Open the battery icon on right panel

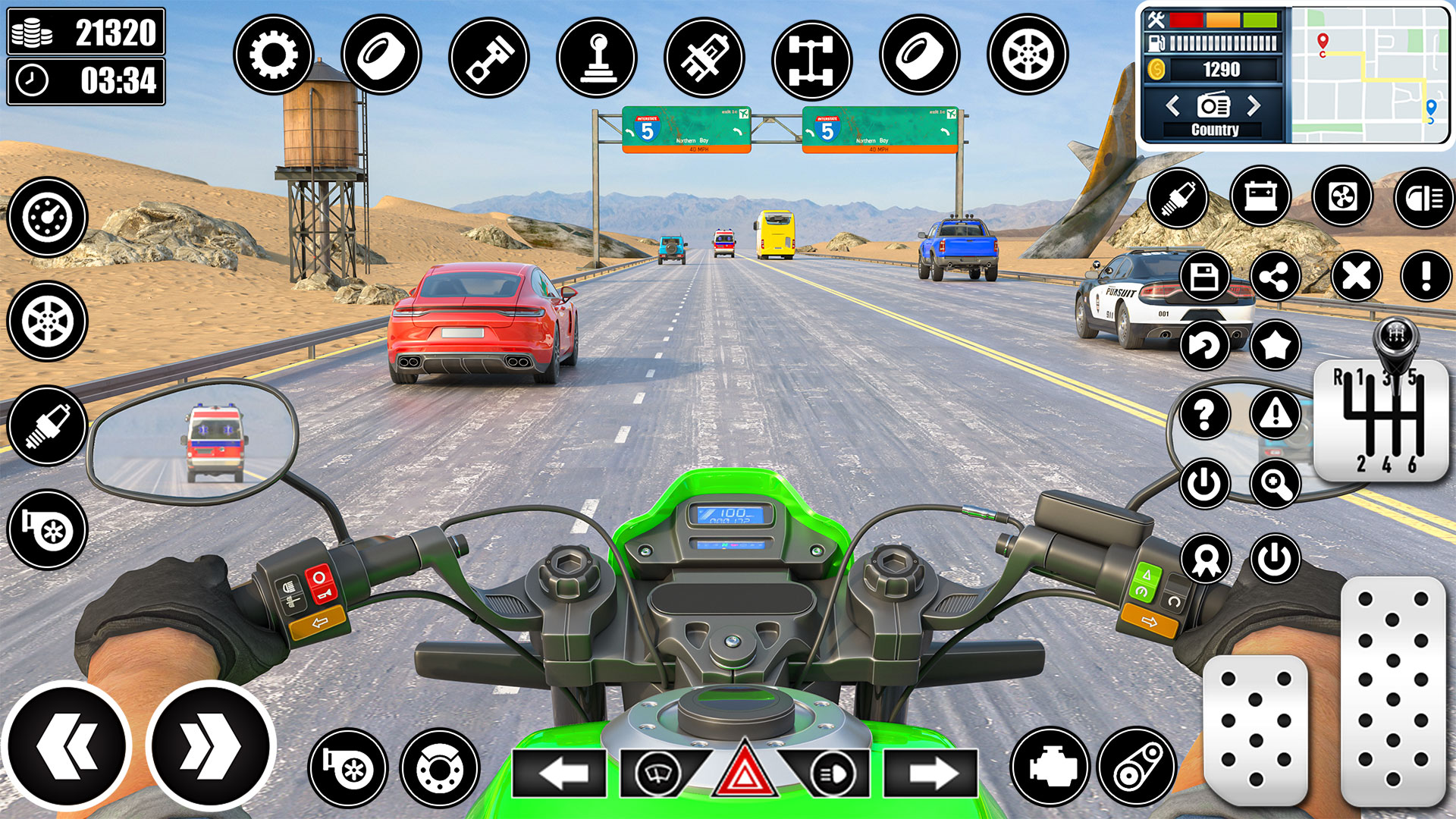1261,198
